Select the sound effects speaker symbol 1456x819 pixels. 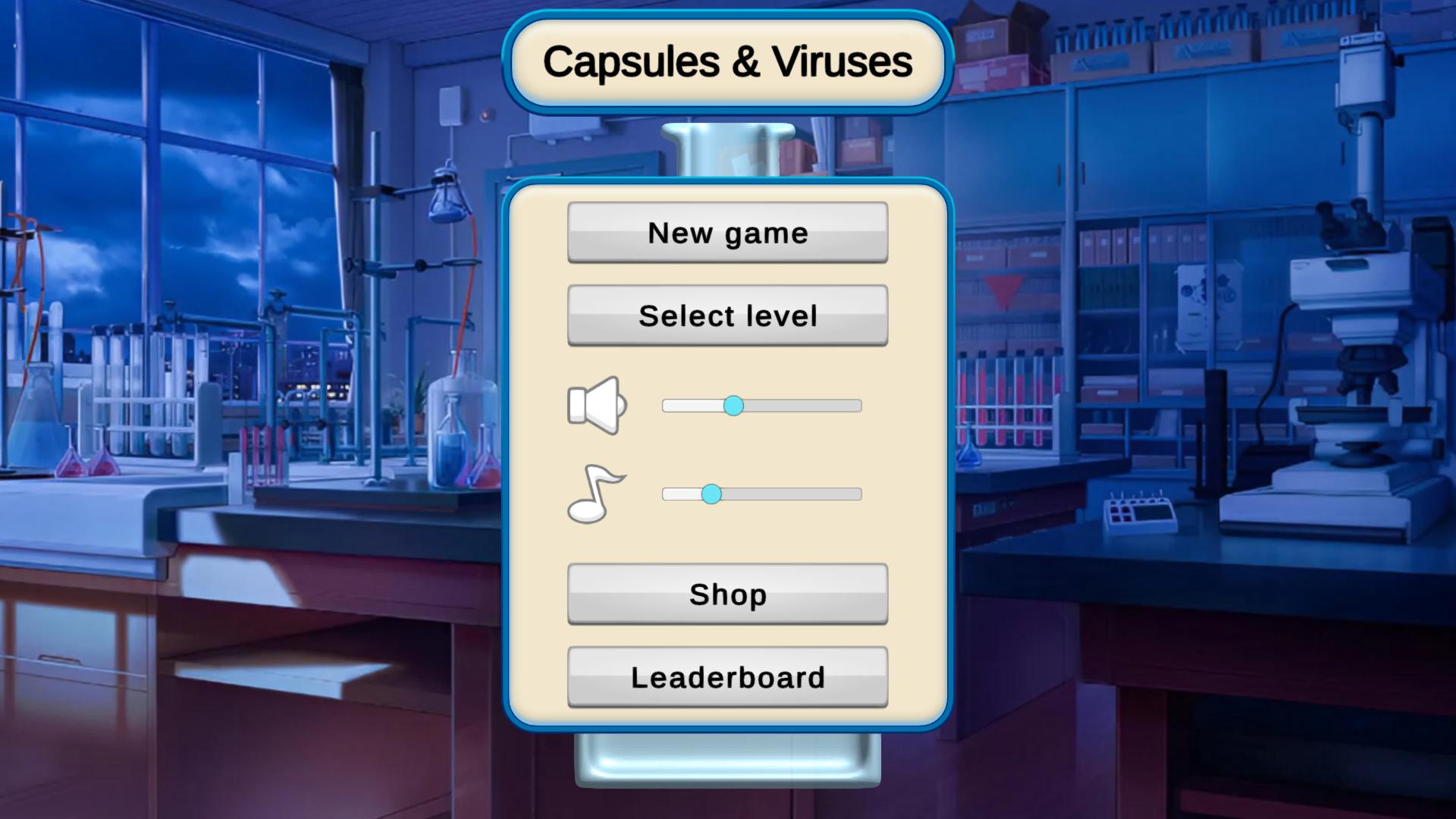pos(596,406)
